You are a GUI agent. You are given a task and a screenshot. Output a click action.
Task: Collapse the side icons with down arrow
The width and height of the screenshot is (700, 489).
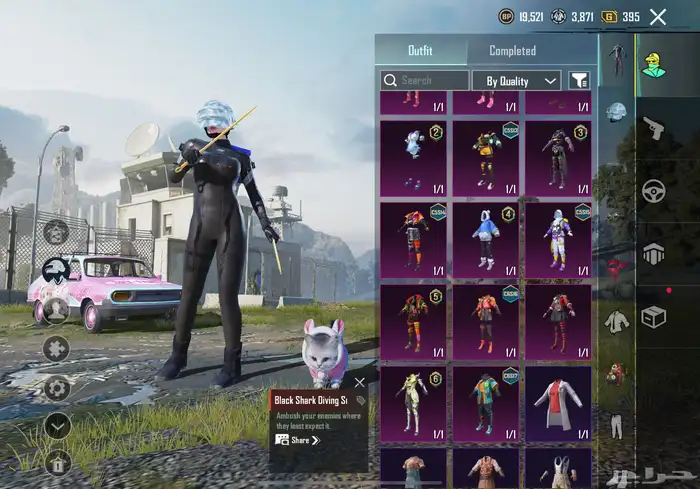pos(57,424)
